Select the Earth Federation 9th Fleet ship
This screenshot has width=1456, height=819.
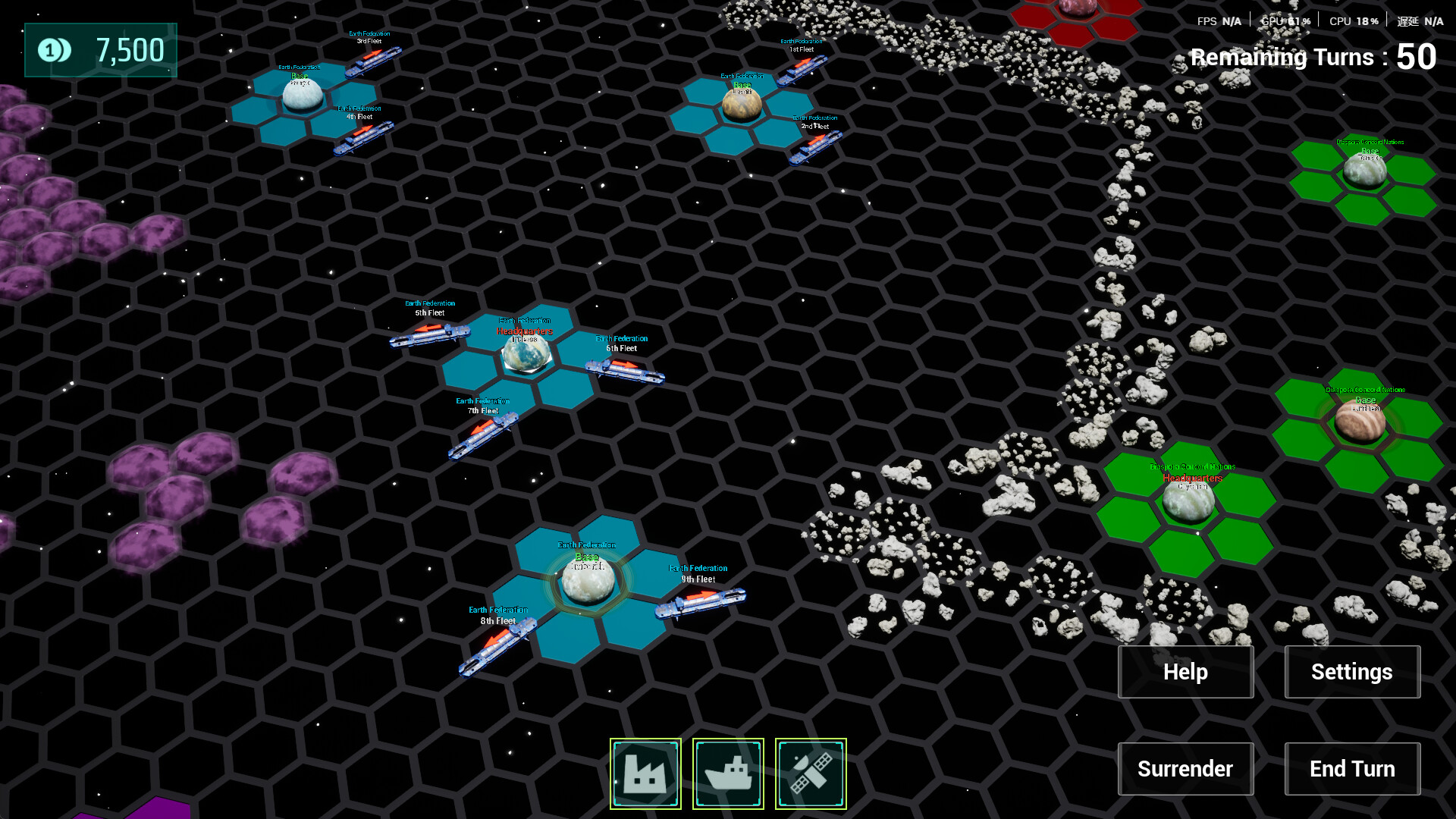700,603
